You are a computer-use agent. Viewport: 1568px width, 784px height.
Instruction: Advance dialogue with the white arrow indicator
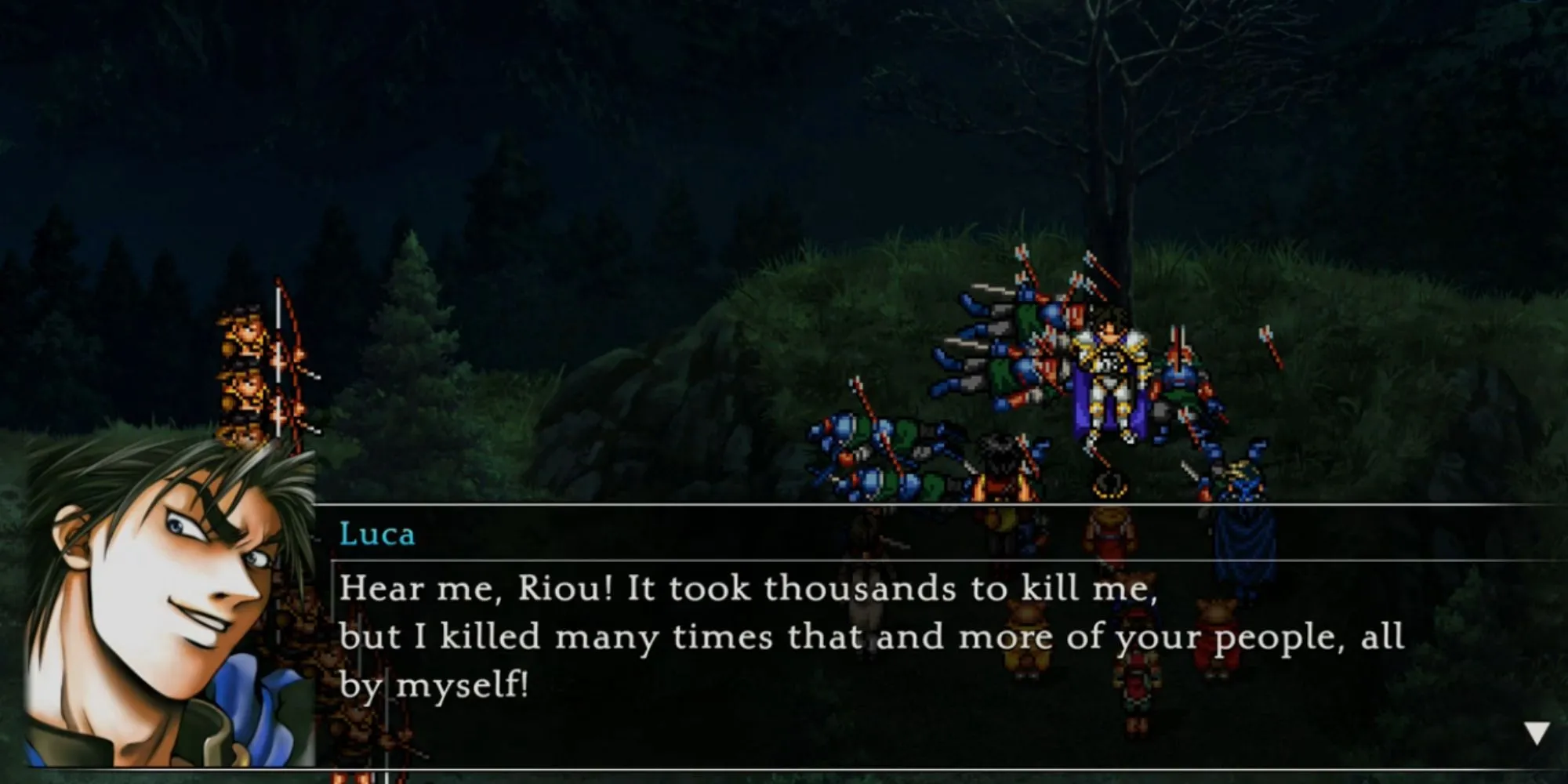tap(1536, 732)
